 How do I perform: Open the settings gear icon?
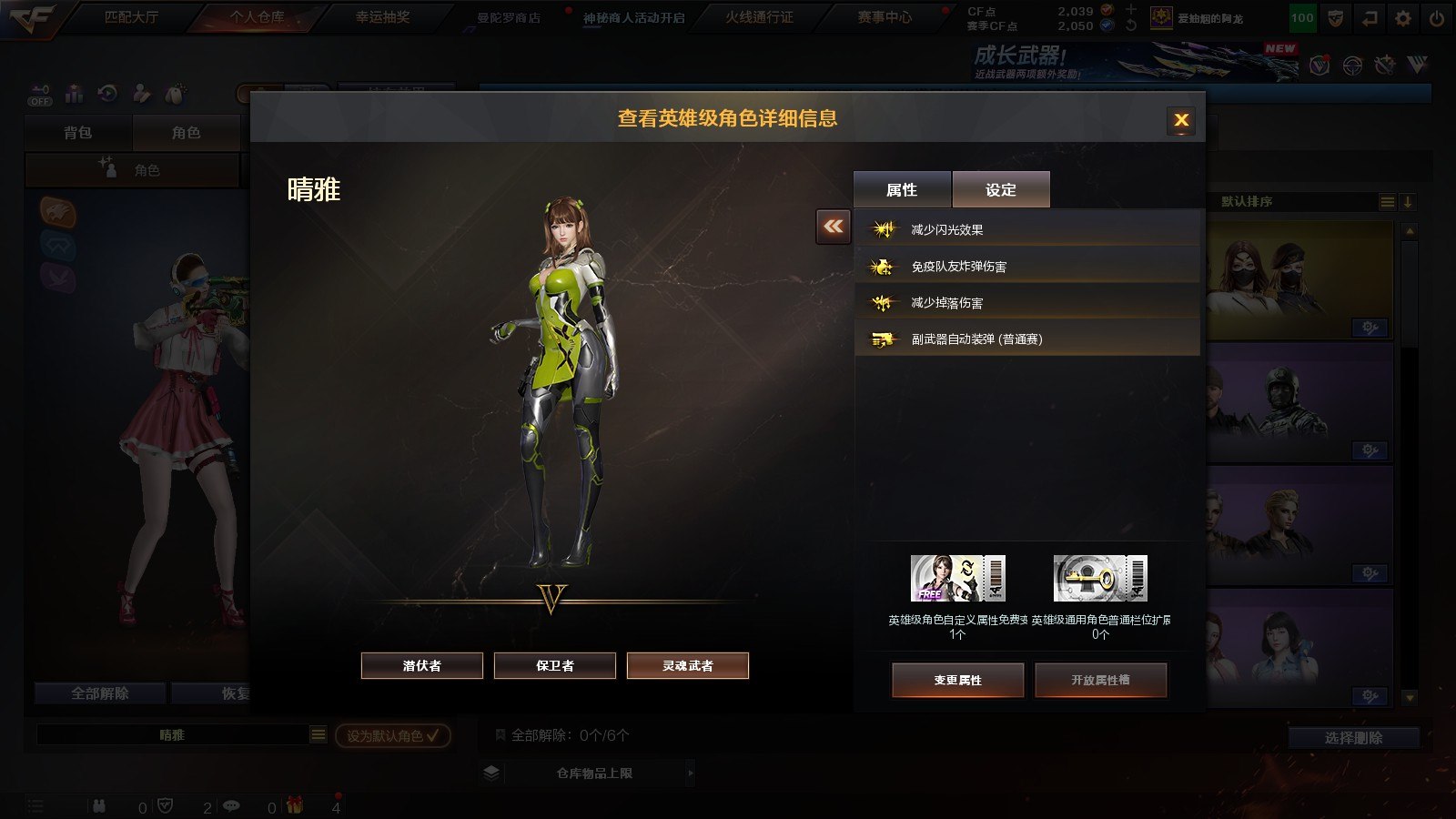pyautogui.click(x=1403, y=18)
